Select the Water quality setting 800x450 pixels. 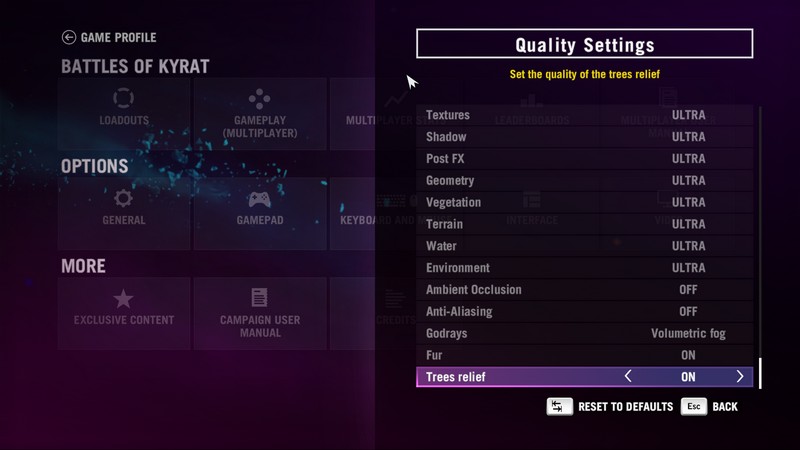(584, 246)
